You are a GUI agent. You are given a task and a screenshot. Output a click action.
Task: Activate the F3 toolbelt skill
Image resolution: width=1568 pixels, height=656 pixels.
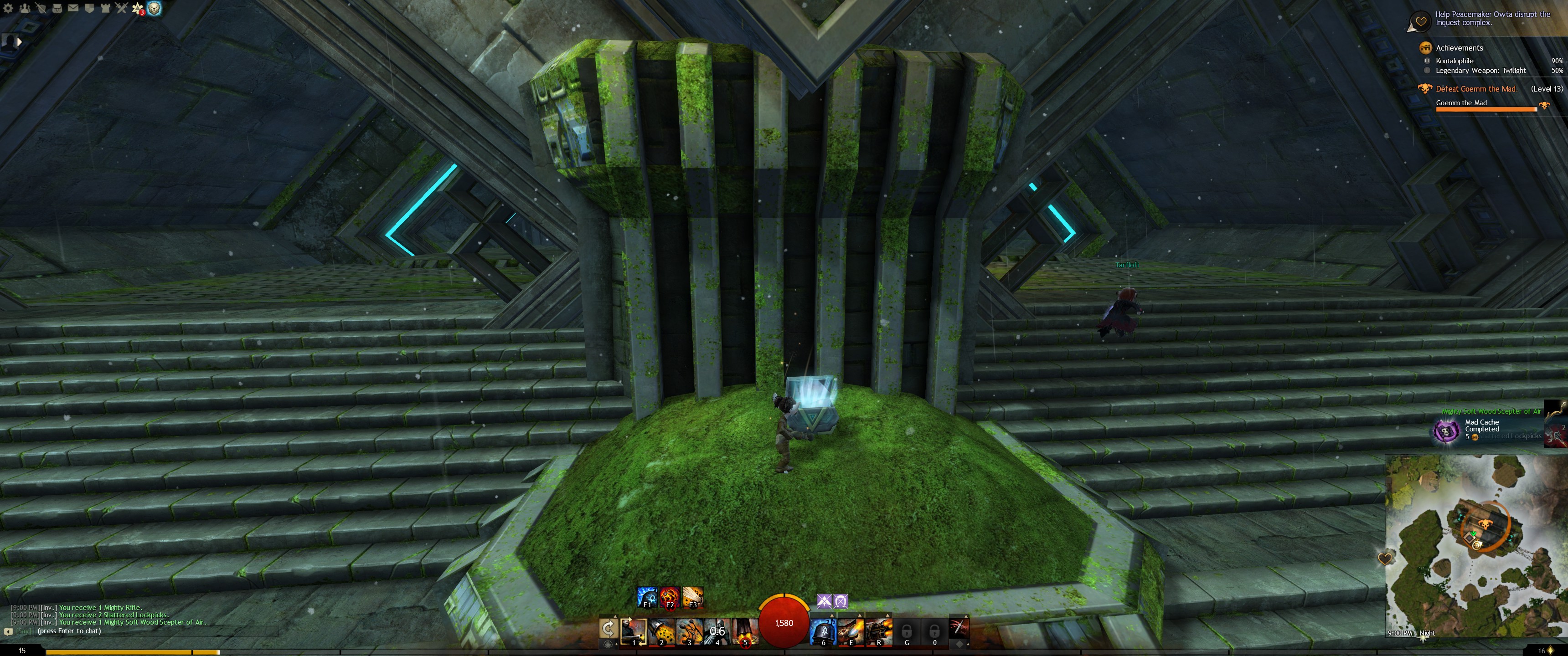pos(693,597)
